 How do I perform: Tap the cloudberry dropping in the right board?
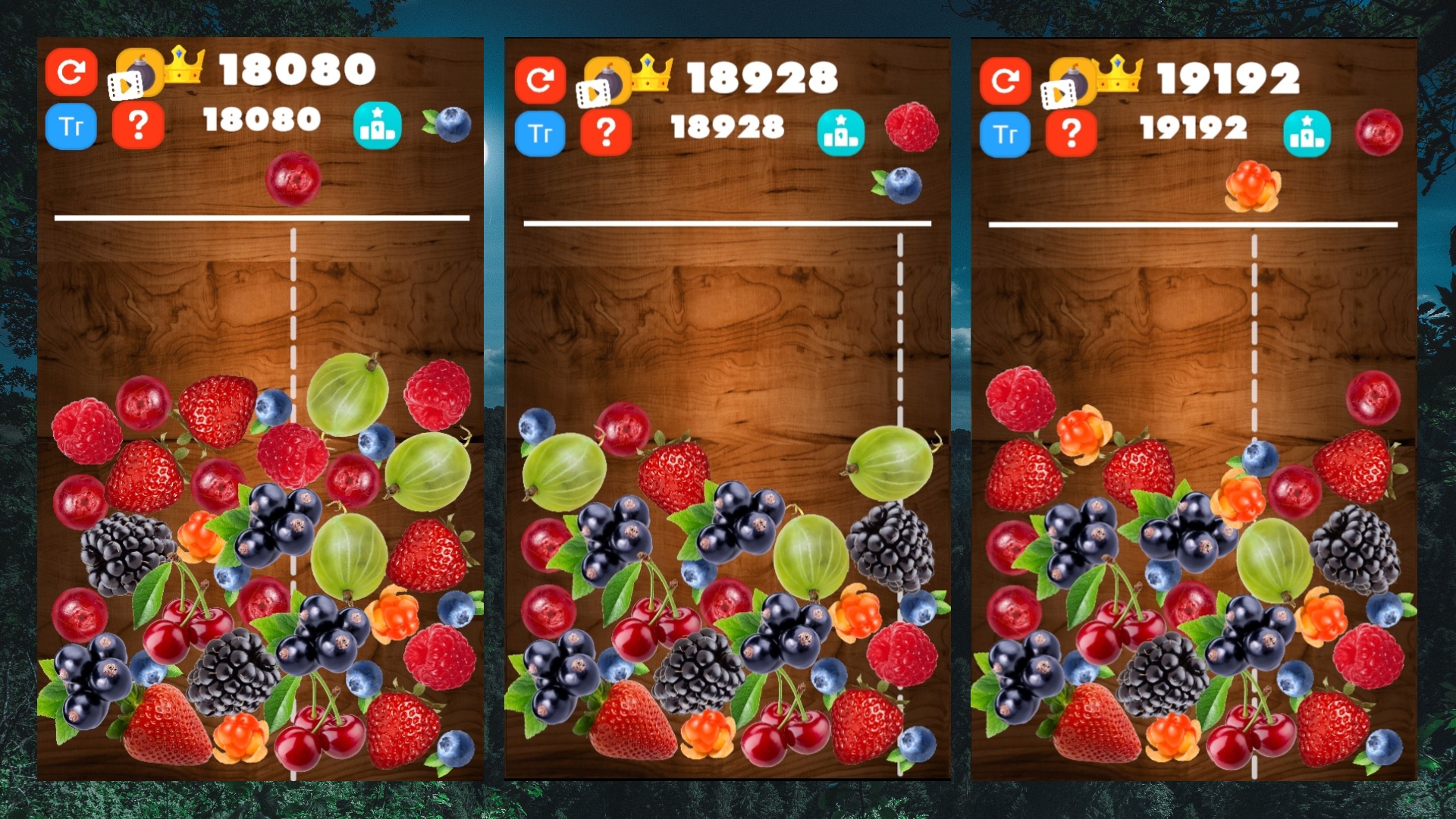tap(1252, 184)
